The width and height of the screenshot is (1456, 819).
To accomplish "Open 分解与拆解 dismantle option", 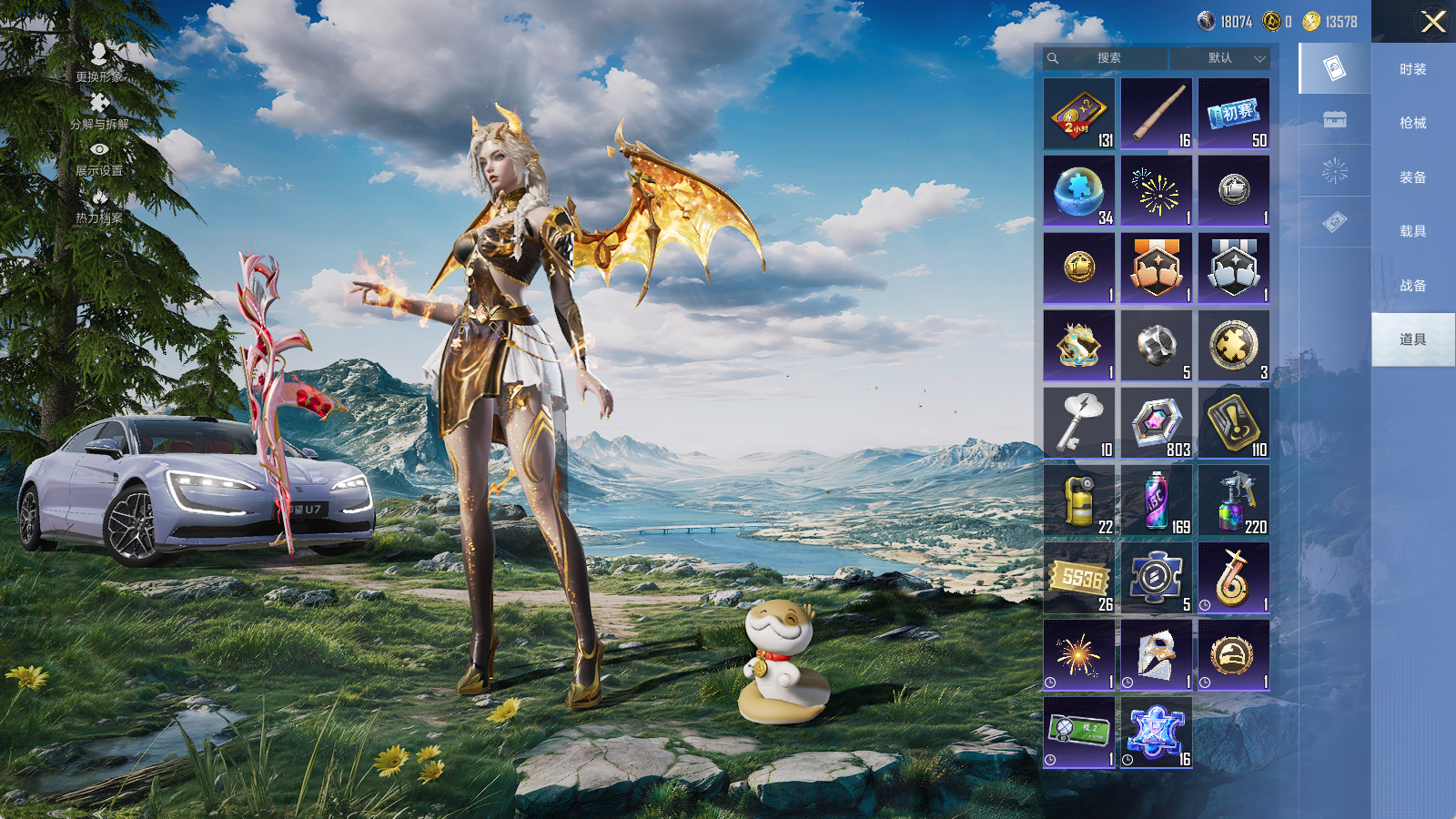I will click(x=99, y=110).
